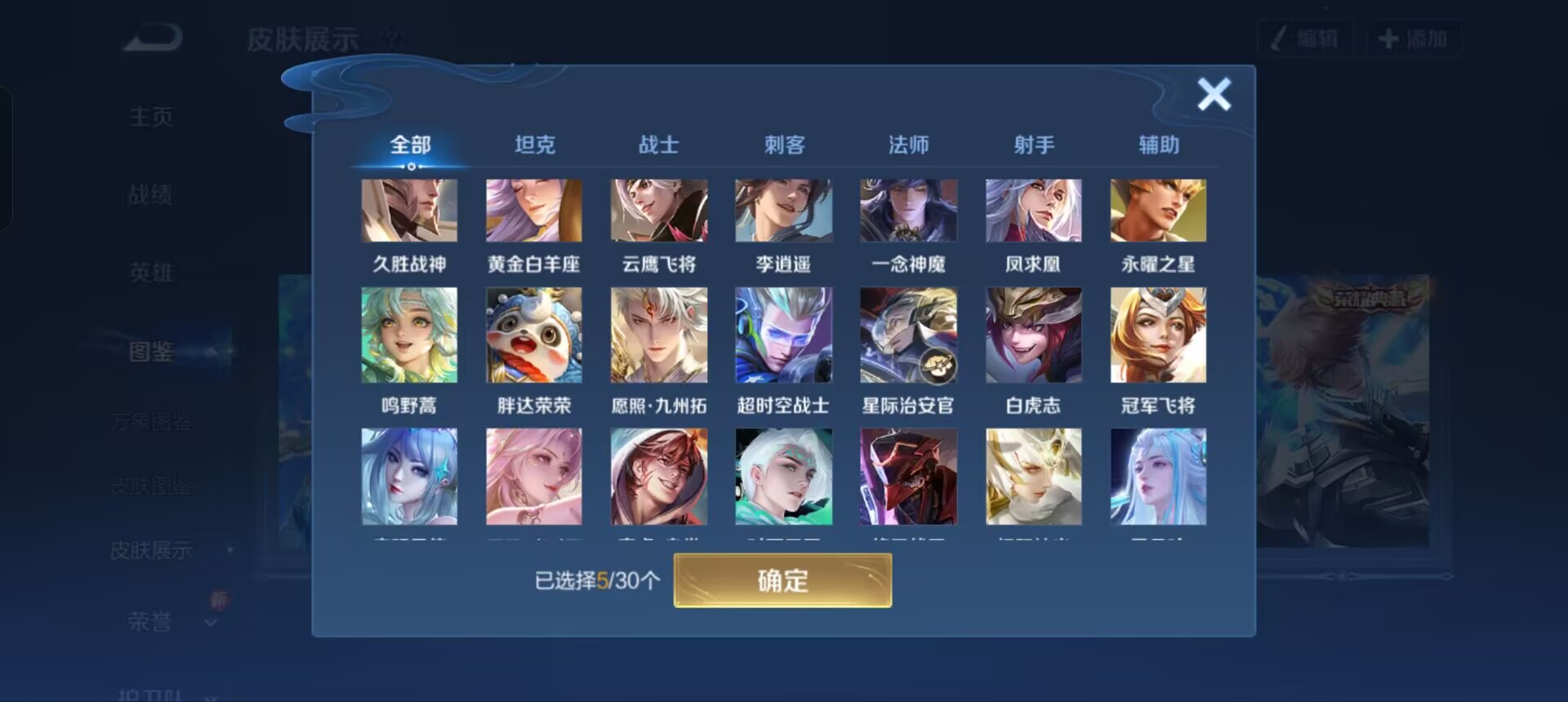Image resolution: width=1568 pixels, height=702 pixels.
Task: Select the 凤求凰 skin thumbnail
Action: coord(1033,211)
